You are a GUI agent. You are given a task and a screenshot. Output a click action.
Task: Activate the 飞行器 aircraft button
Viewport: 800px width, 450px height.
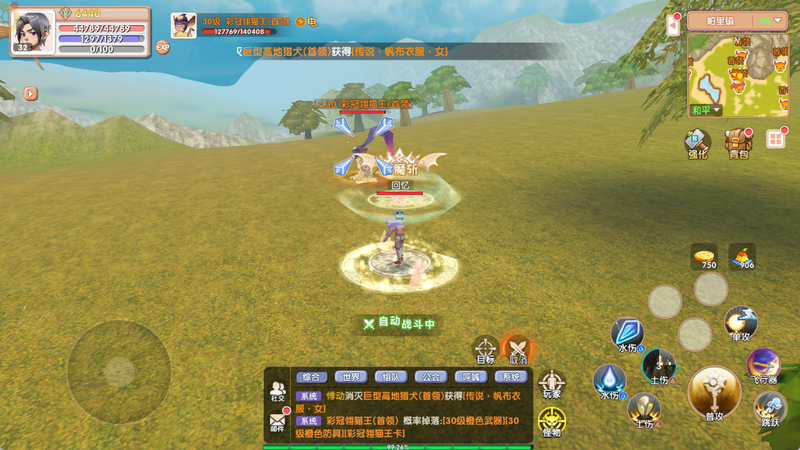(x=763, y=366)
